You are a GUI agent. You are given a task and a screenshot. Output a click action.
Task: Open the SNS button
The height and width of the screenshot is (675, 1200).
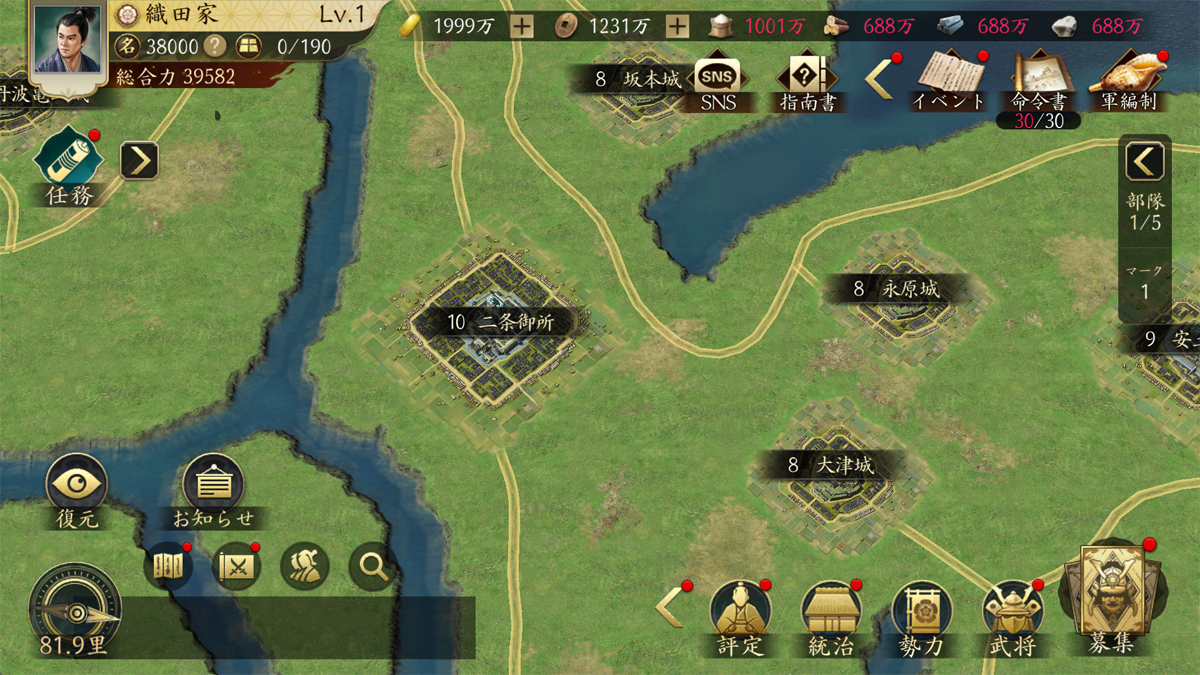(x=715, y=77)
